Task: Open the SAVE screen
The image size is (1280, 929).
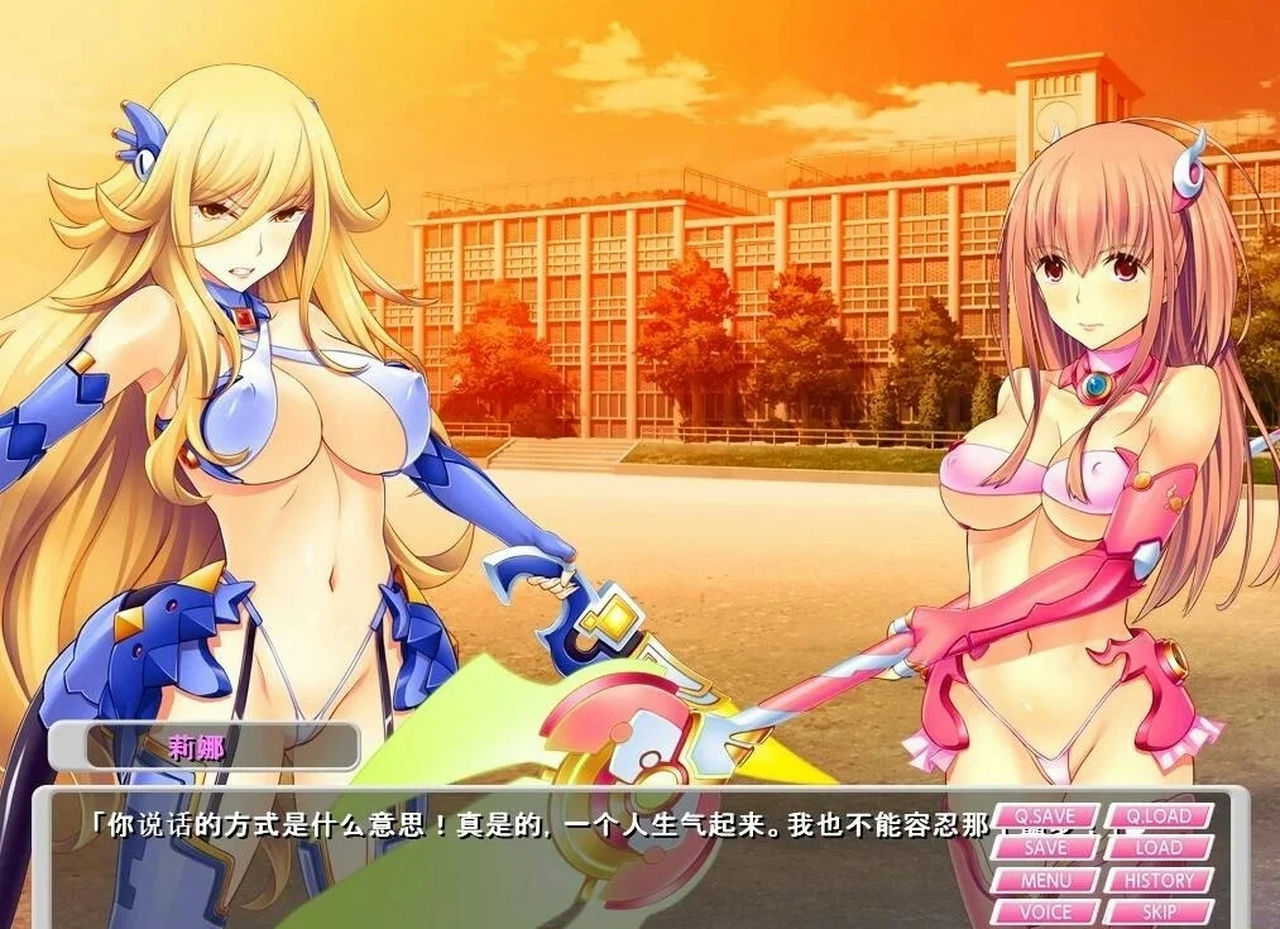Action: coord(1046,848)
